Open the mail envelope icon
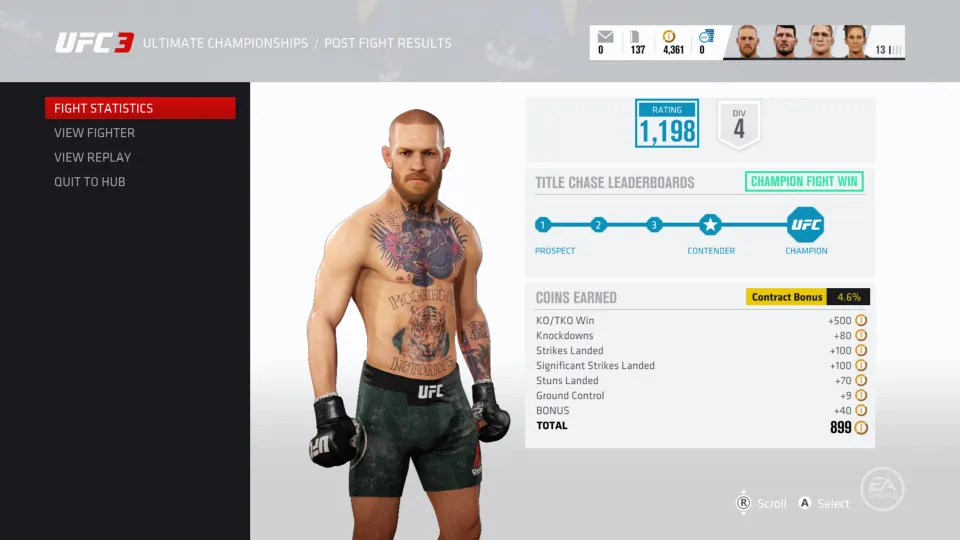 point(605,37)
